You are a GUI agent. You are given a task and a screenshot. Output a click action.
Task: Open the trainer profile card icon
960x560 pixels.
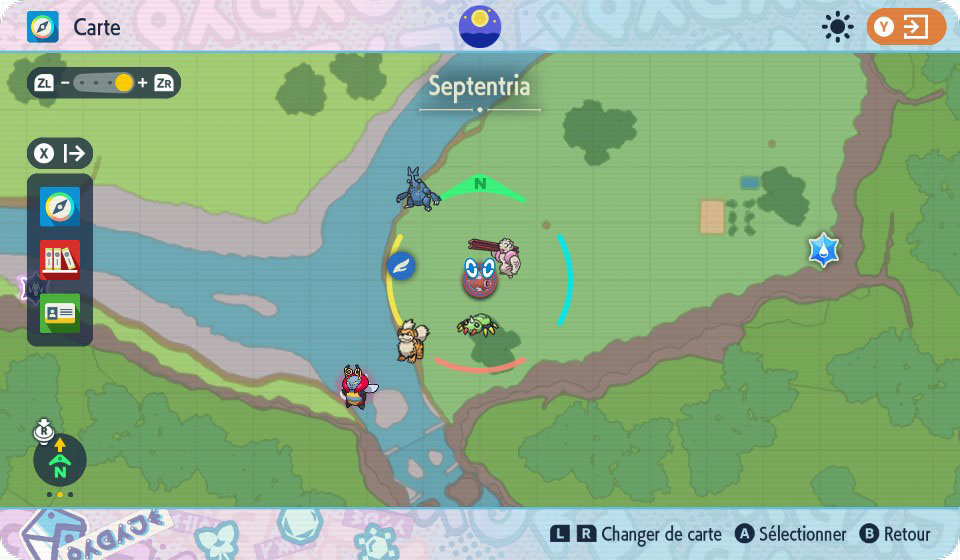point(60,313)
